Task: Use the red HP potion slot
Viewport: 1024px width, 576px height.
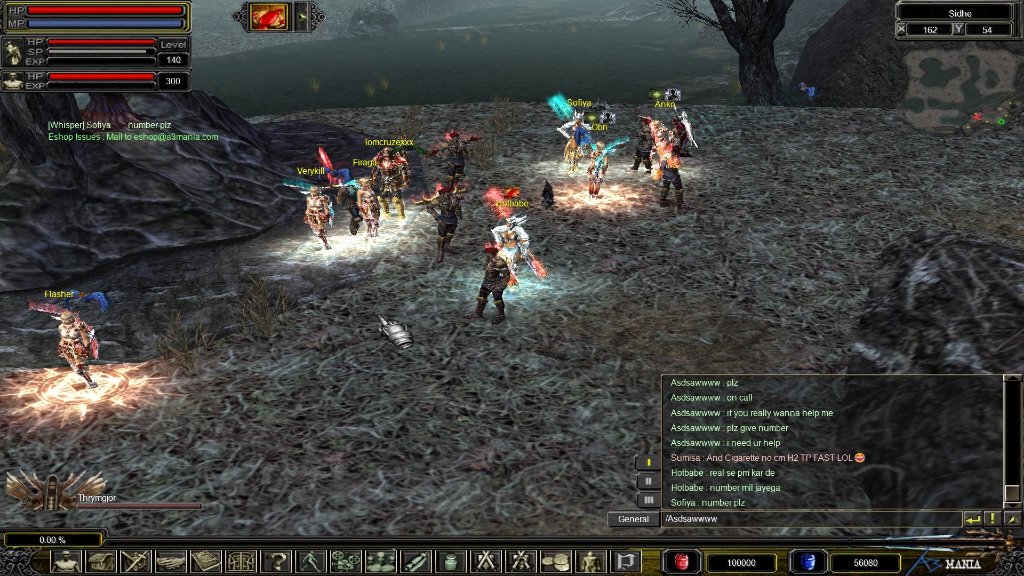Action: coord(683,562)
